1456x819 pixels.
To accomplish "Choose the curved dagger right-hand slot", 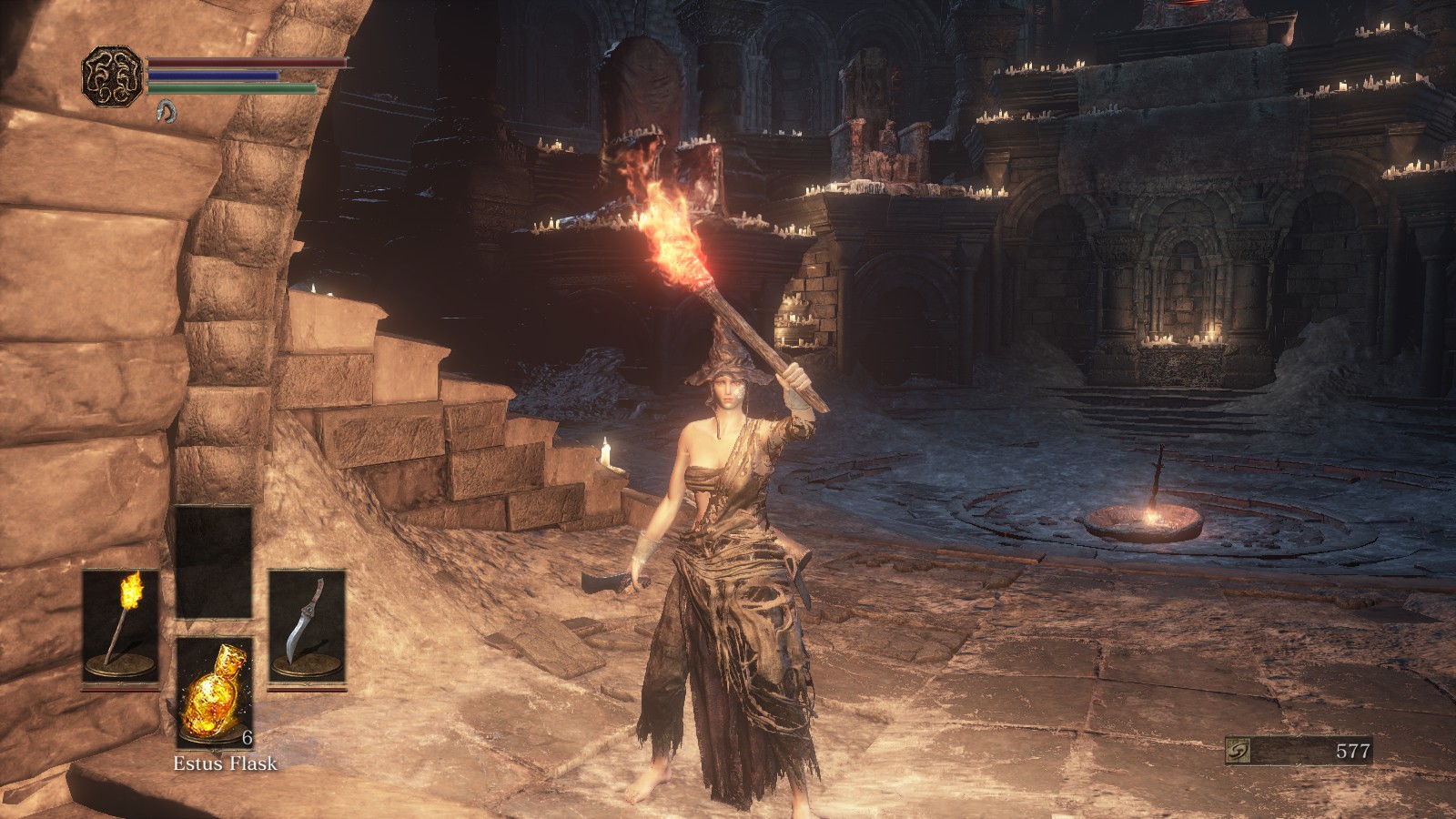I will (307, 626).
